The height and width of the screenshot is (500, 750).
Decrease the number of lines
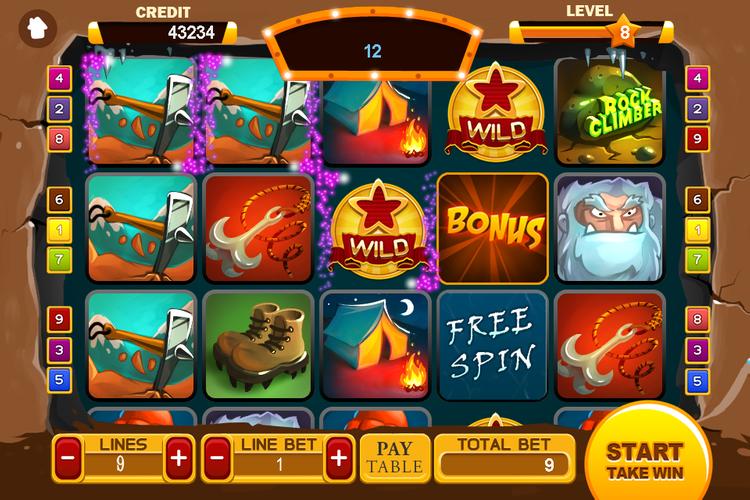(68, 459)
